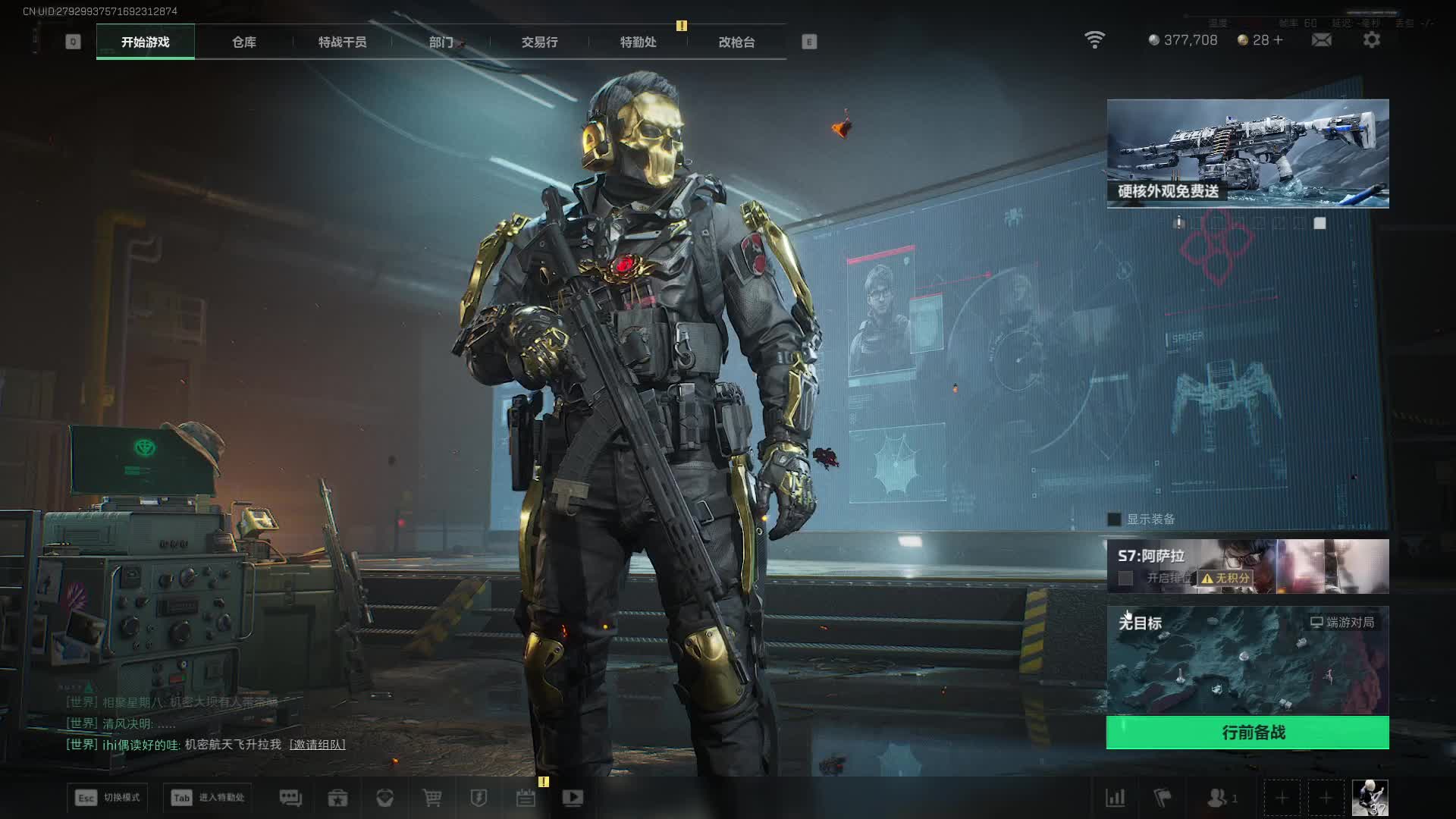The width and height of the screenshot is (1456, 819).
Task: Click the 邀请组队 link in chat
Action: pos(317,745)
